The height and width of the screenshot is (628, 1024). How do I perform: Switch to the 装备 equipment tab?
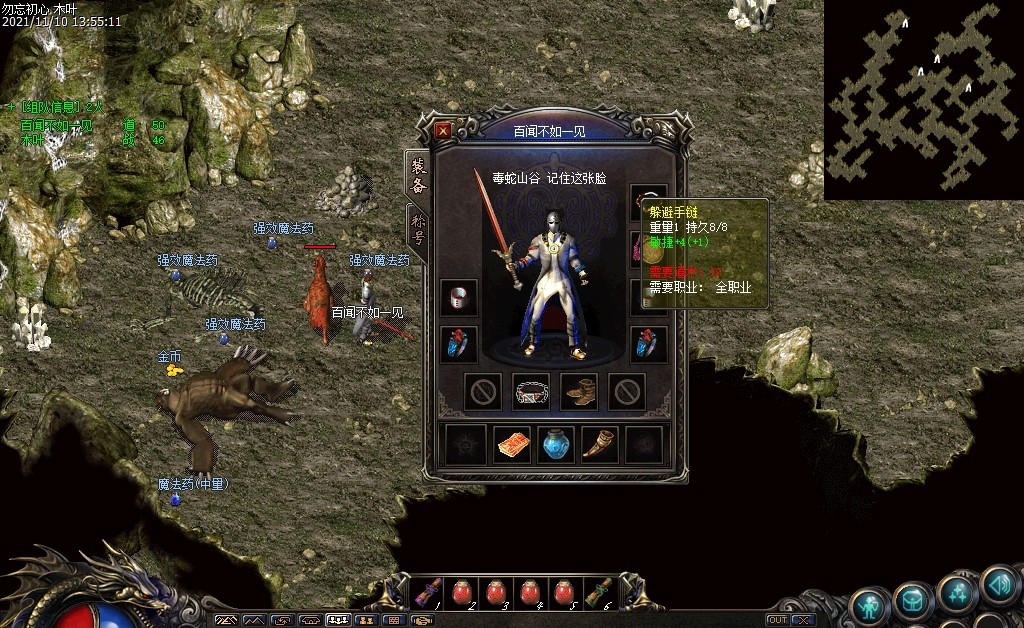[416, 176]
